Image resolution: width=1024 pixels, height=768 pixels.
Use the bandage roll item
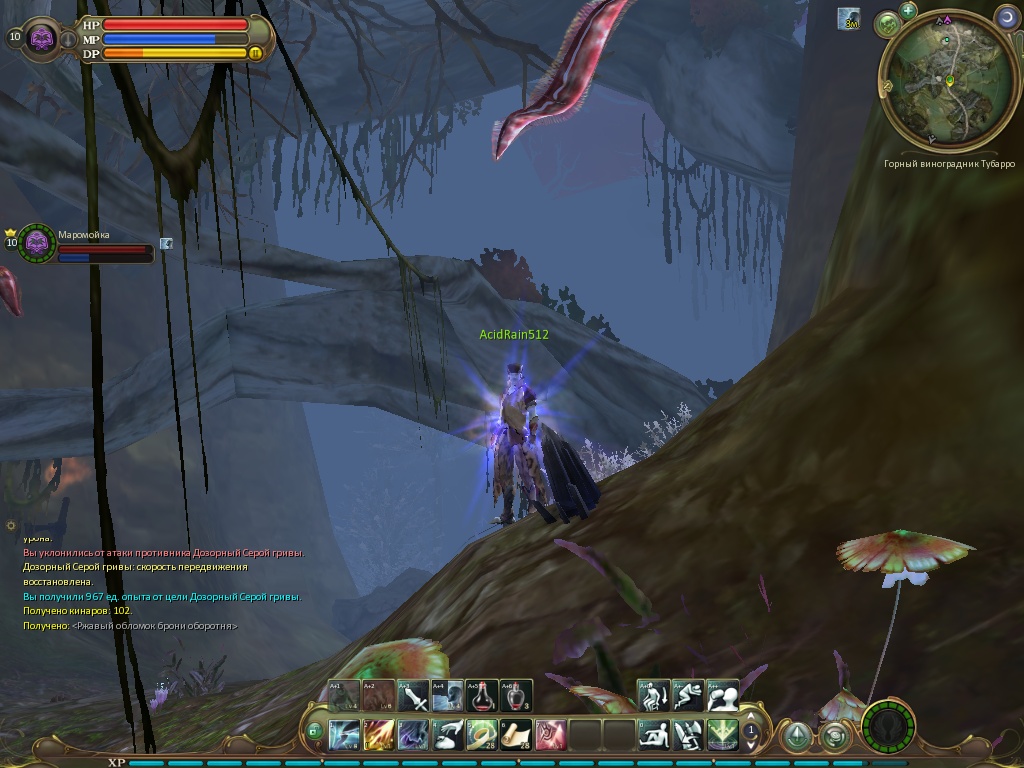tap(483, 735)
